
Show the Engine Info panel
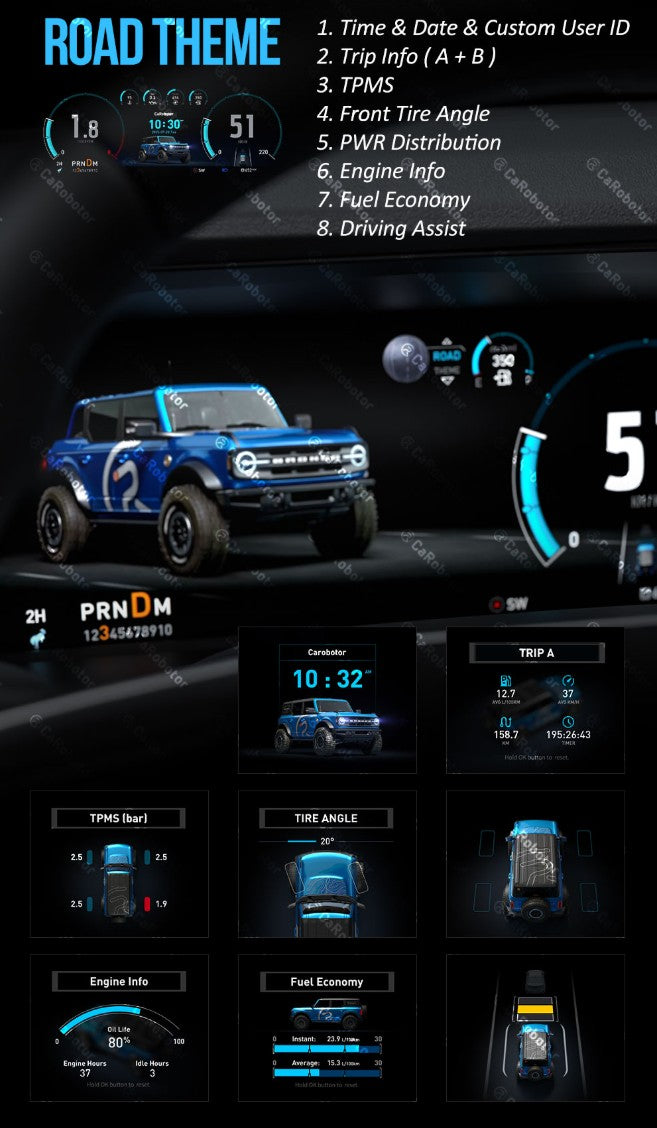click(119, 1026)
